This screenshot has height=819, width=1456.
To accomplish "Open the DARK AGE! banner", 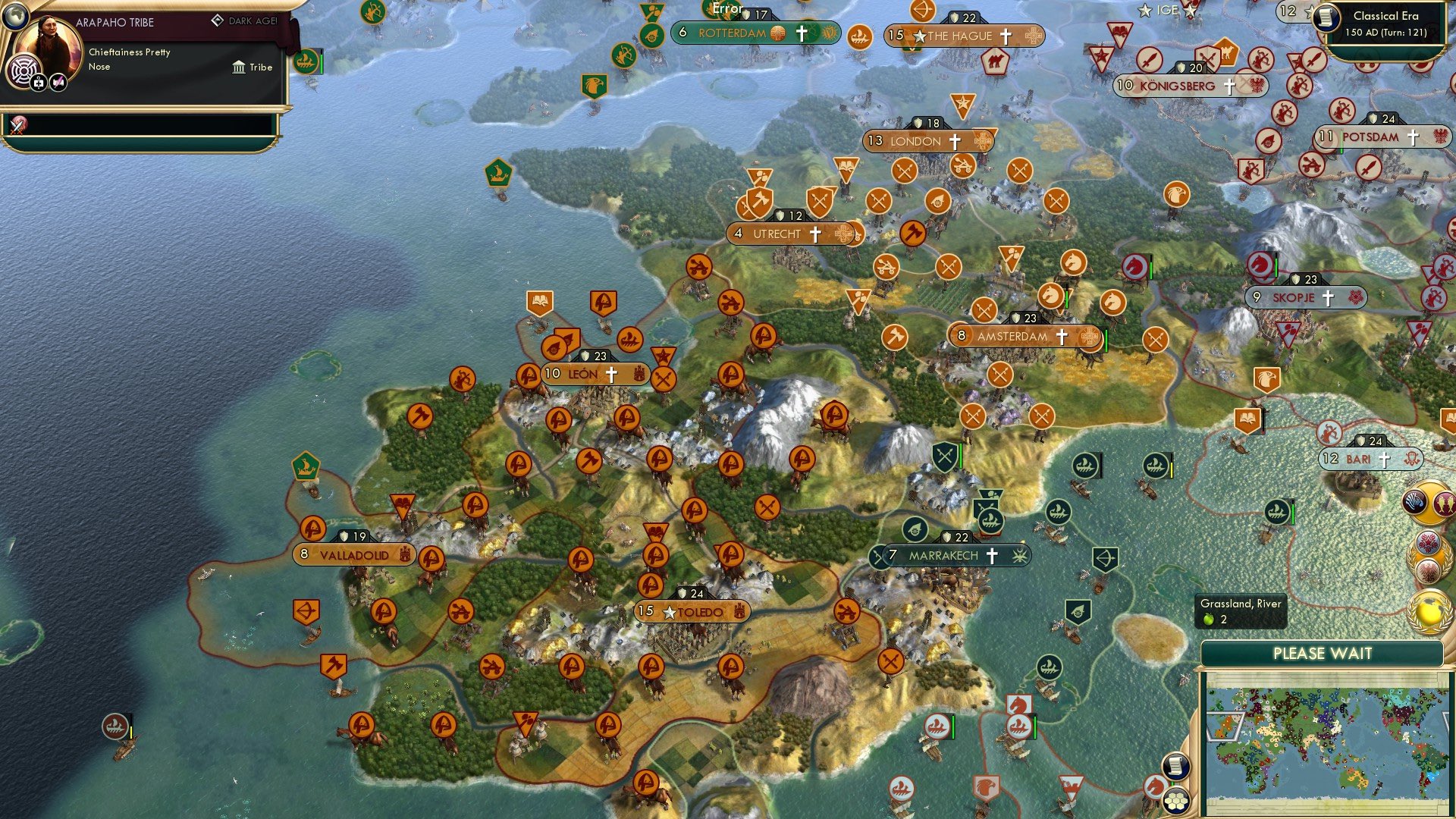I will coord(246,20).
